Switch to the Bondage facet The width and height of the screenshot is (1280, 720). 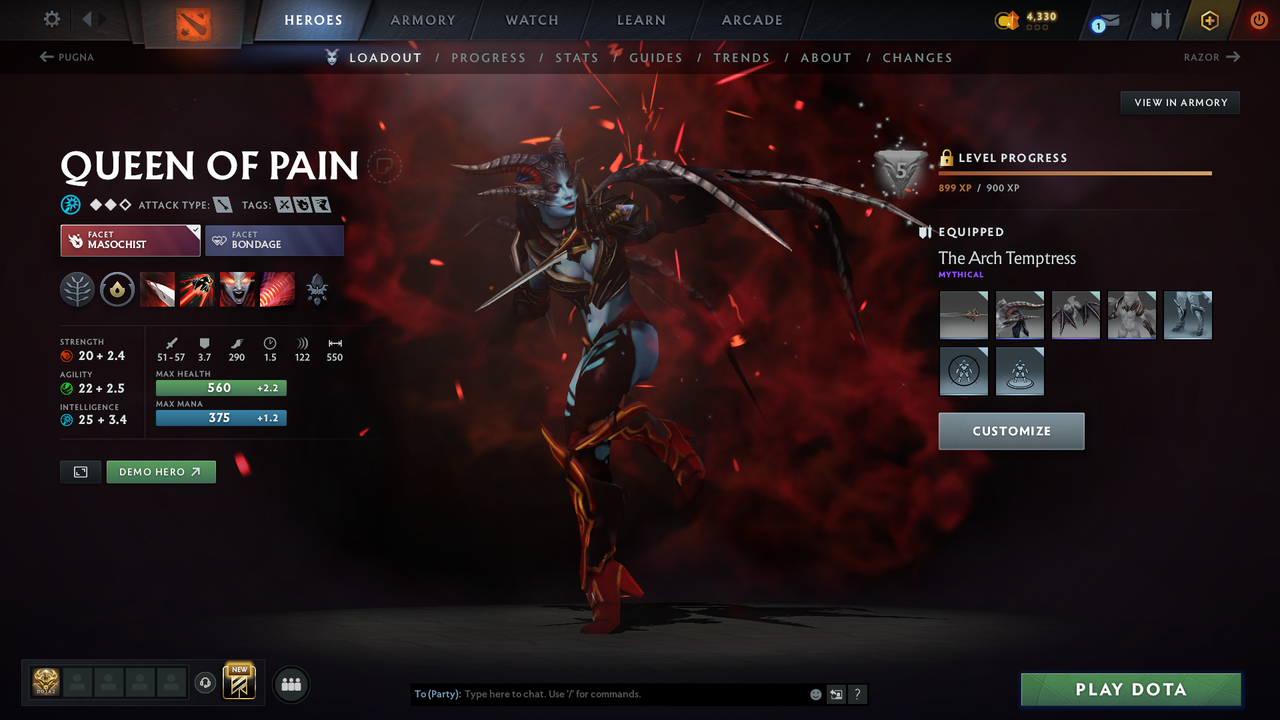(274, 240)
